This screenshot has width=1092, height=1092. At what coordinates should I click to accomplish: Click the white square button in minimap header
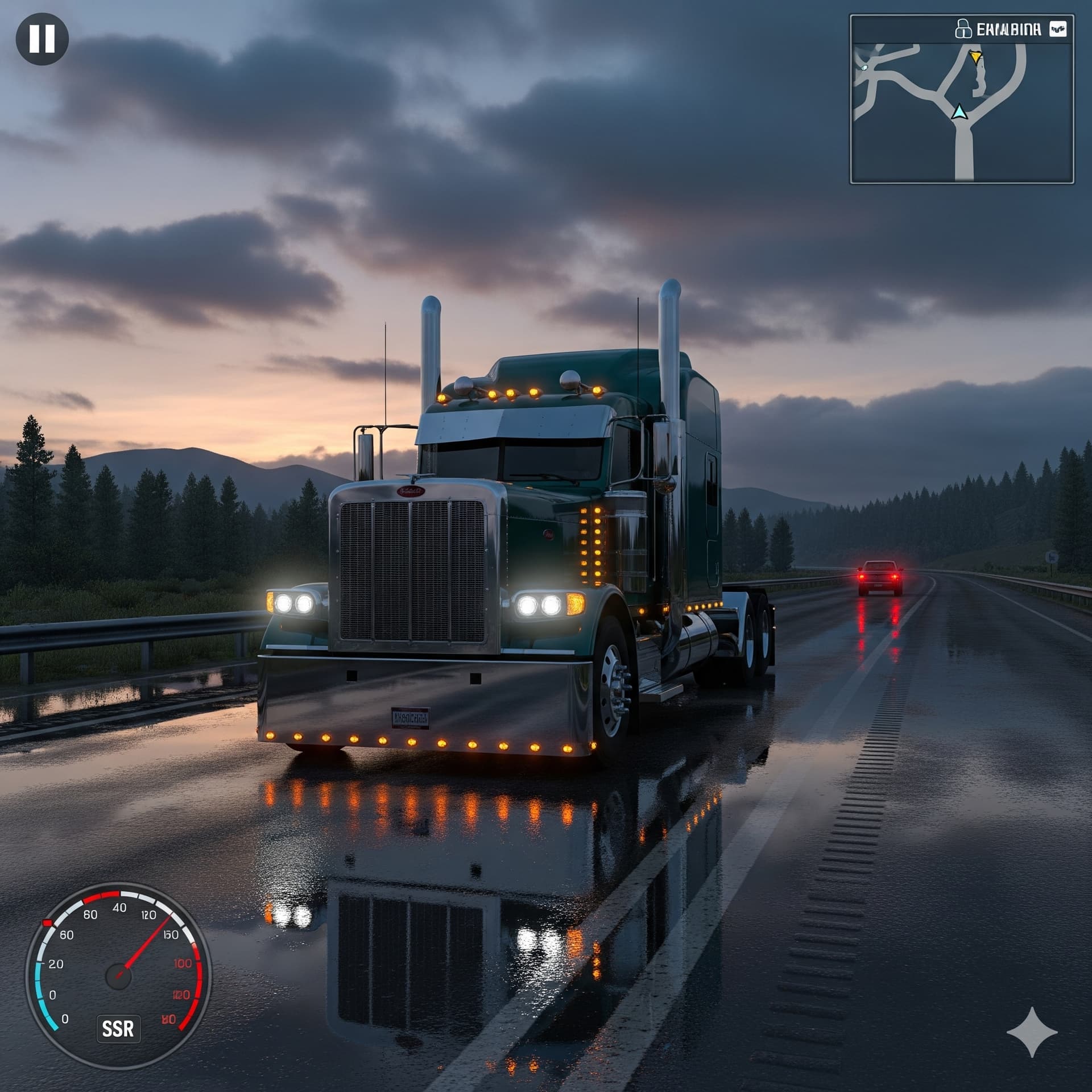tap(1057, 28)
